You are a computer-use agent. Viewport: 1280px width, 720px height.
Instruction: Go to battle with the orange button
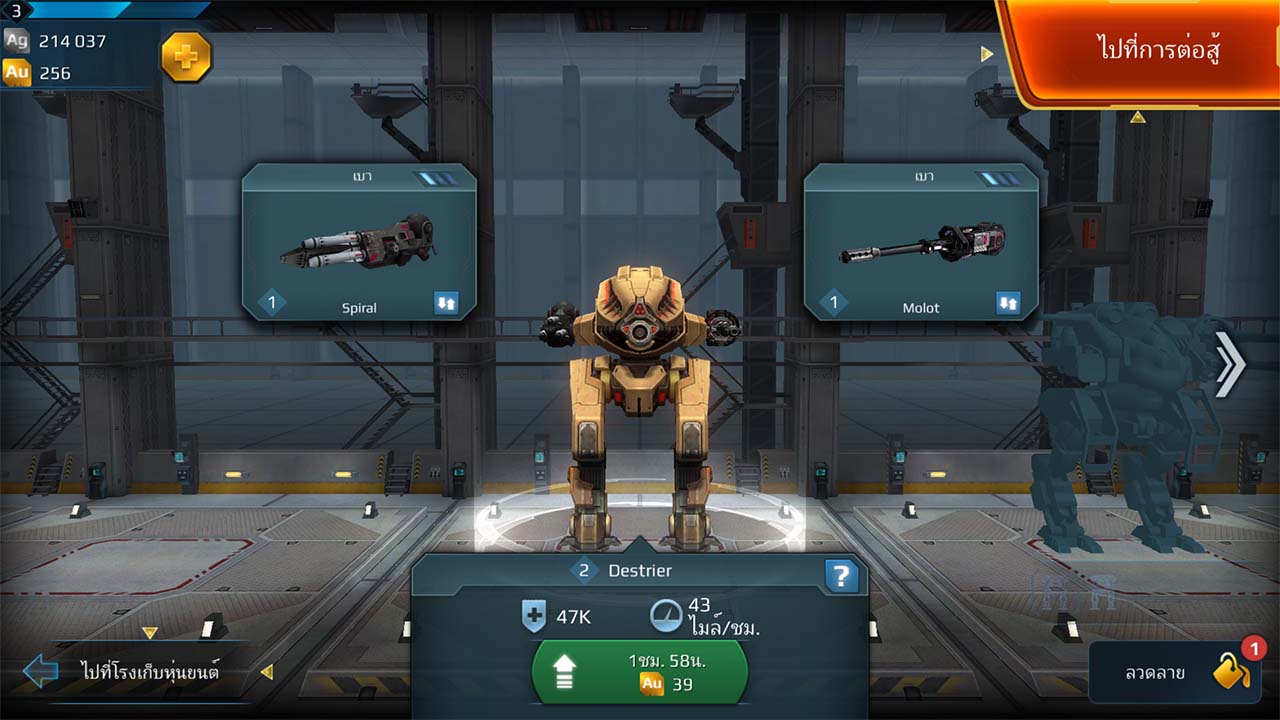click(1145, 50)
